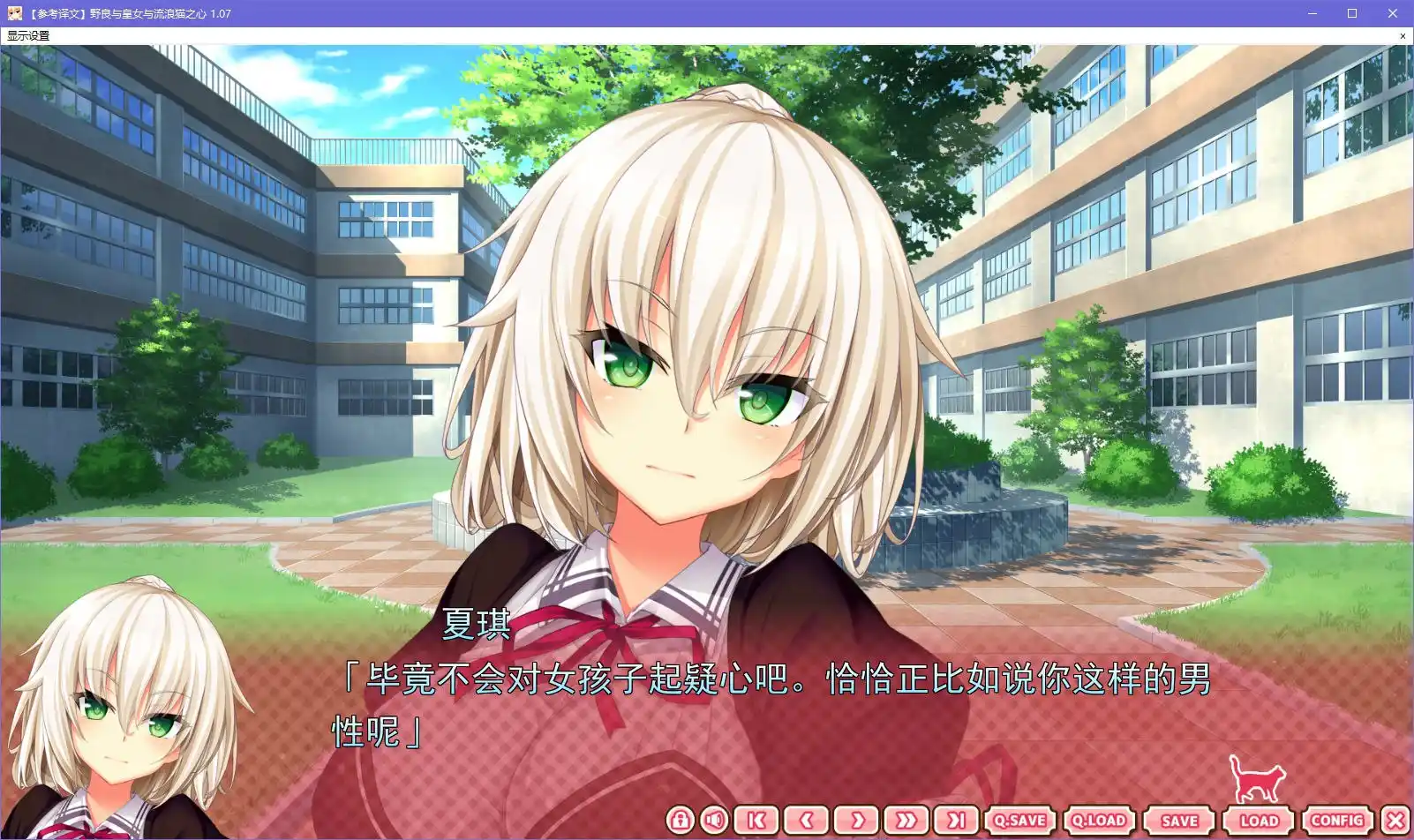
Task: Open the SAVE screen
Action: tap(1181, 821)
